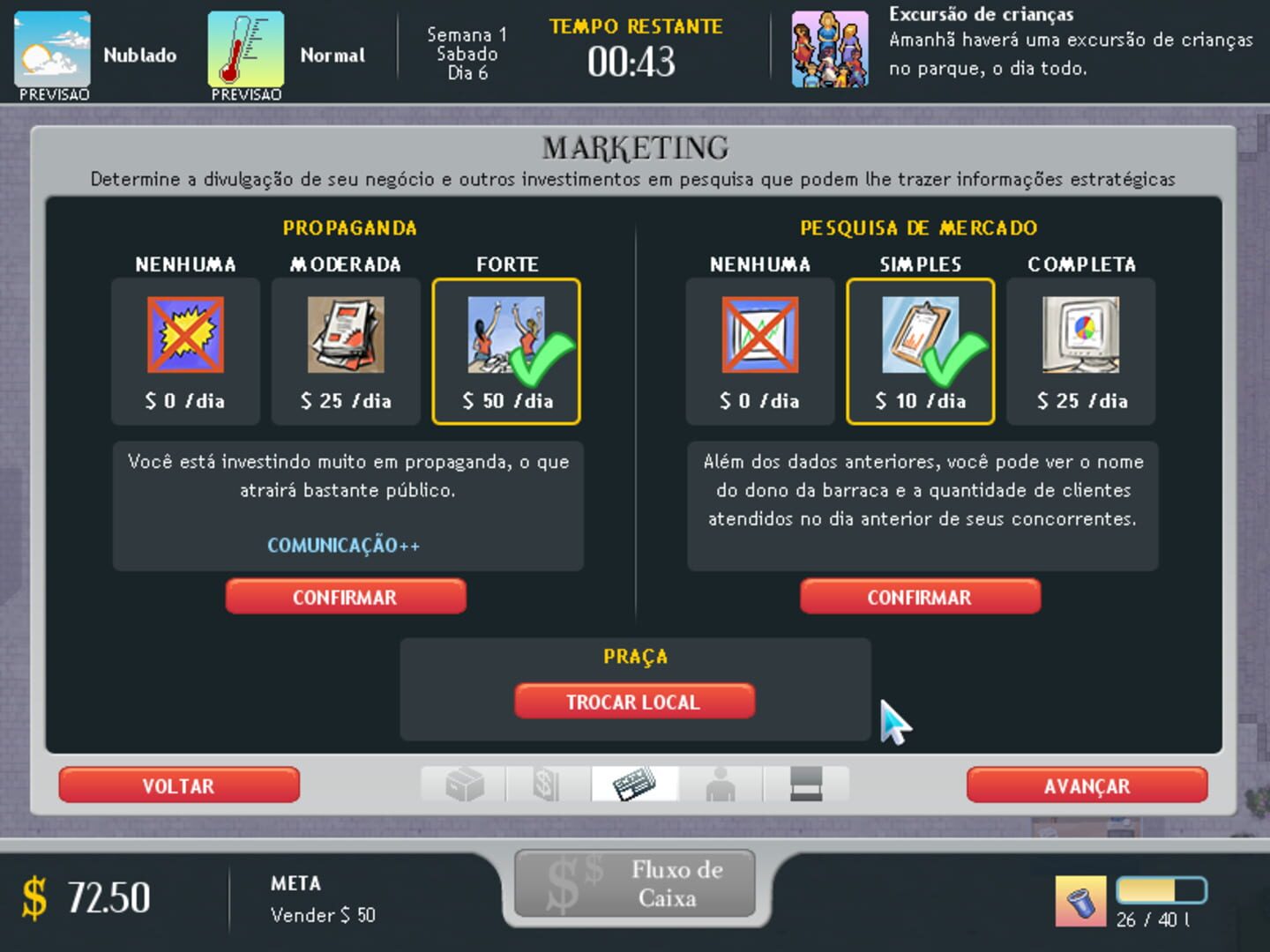This screenshot has width=1270, height=952.
Task: Select Moderada propaganda at $25 per day
Action: [345, 350]
